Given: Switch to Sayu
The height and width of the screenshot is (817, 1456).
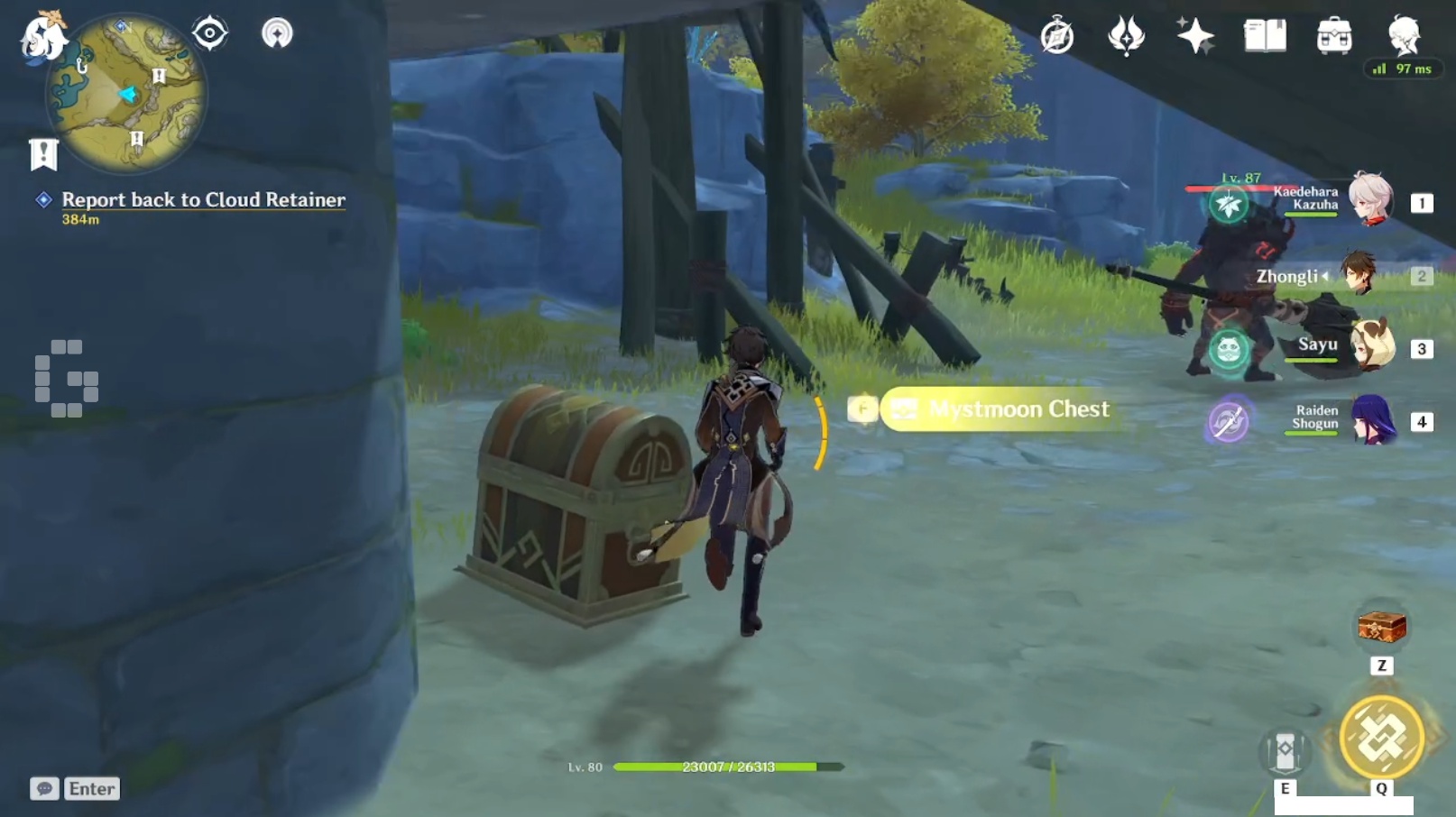Looking at the screenshot, I should coord(1370,346).
